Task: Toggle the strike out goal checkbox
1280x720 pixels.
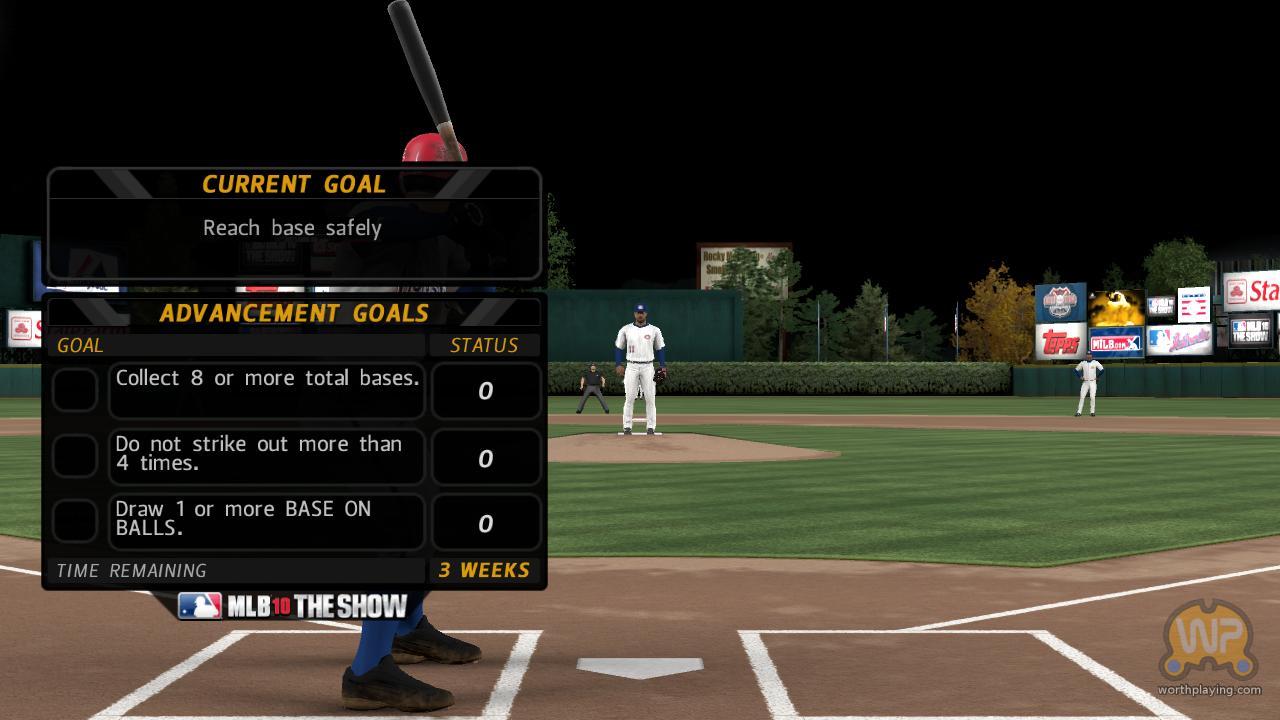Action: (75, 456)
